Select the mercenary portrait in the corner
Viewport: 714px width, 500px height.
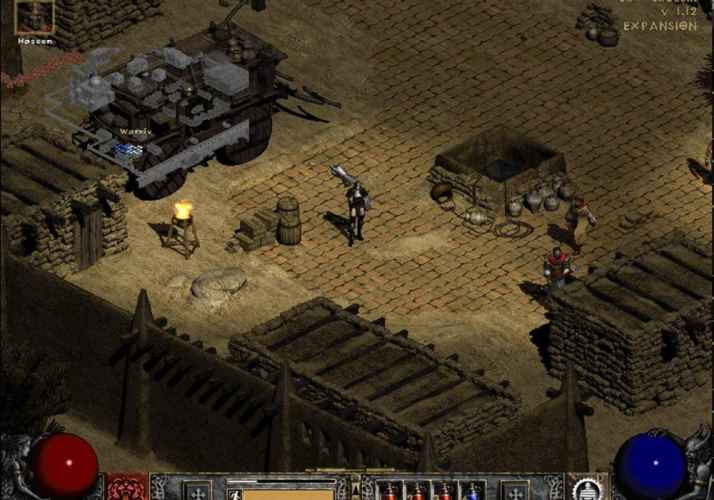pos(34,17)
